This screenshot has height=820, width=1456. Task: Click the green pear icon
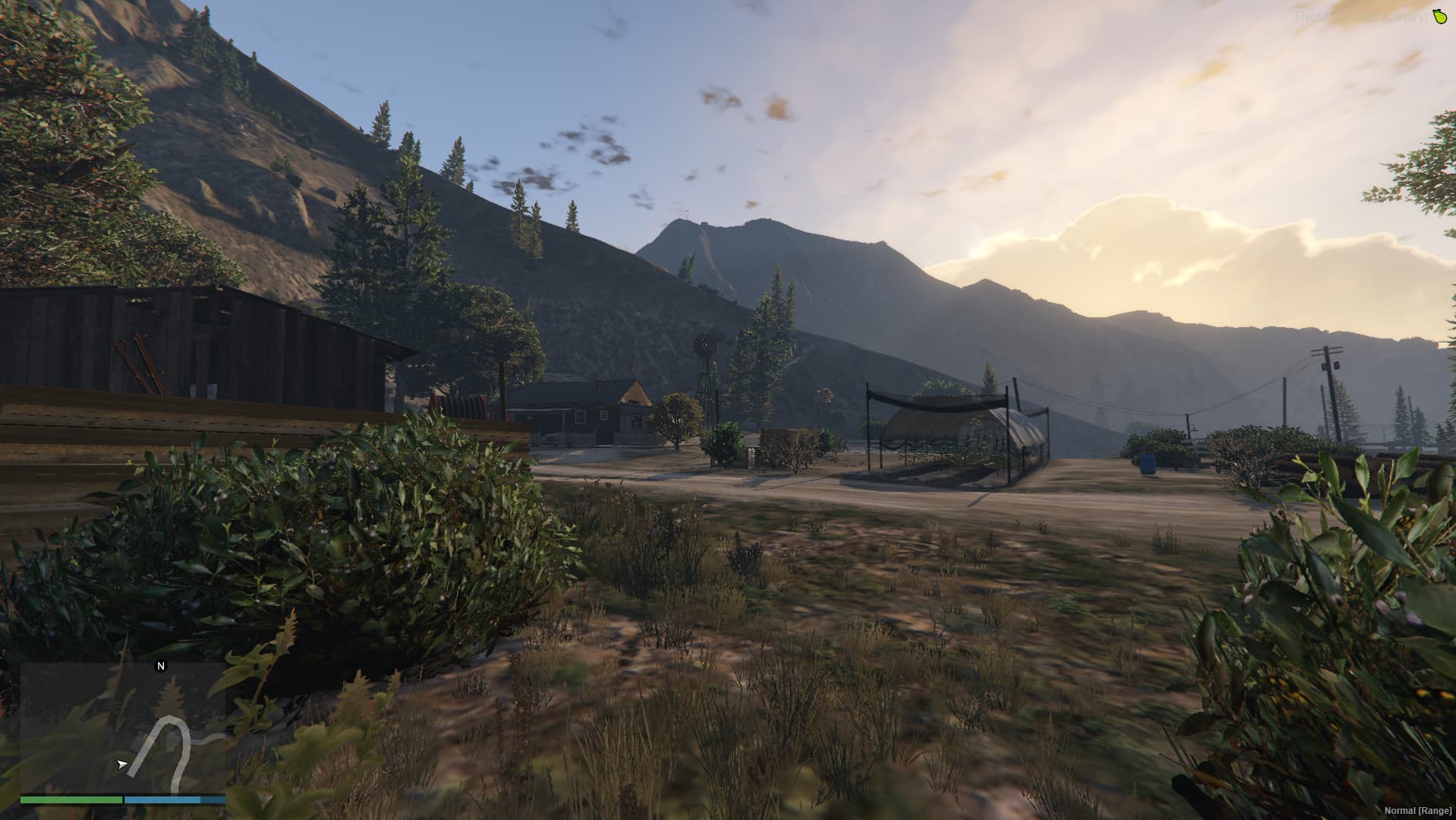(x=1438, y=17)
